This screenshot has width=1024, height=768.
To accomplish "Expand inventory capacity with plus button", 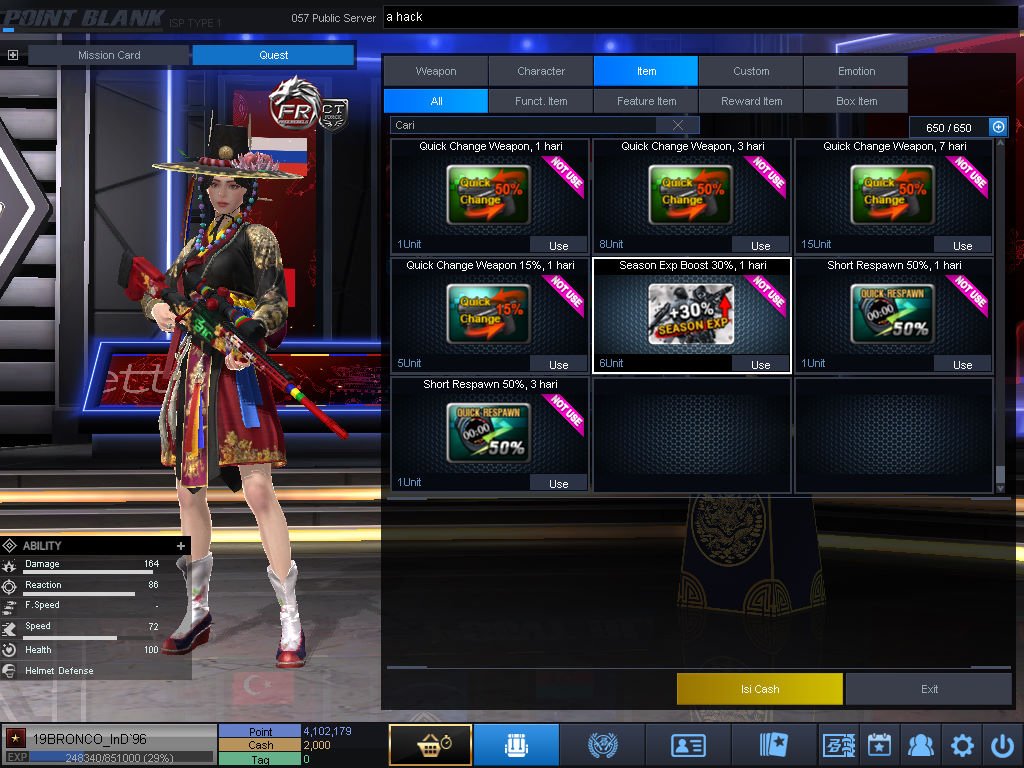I will (x=997, y=127).
